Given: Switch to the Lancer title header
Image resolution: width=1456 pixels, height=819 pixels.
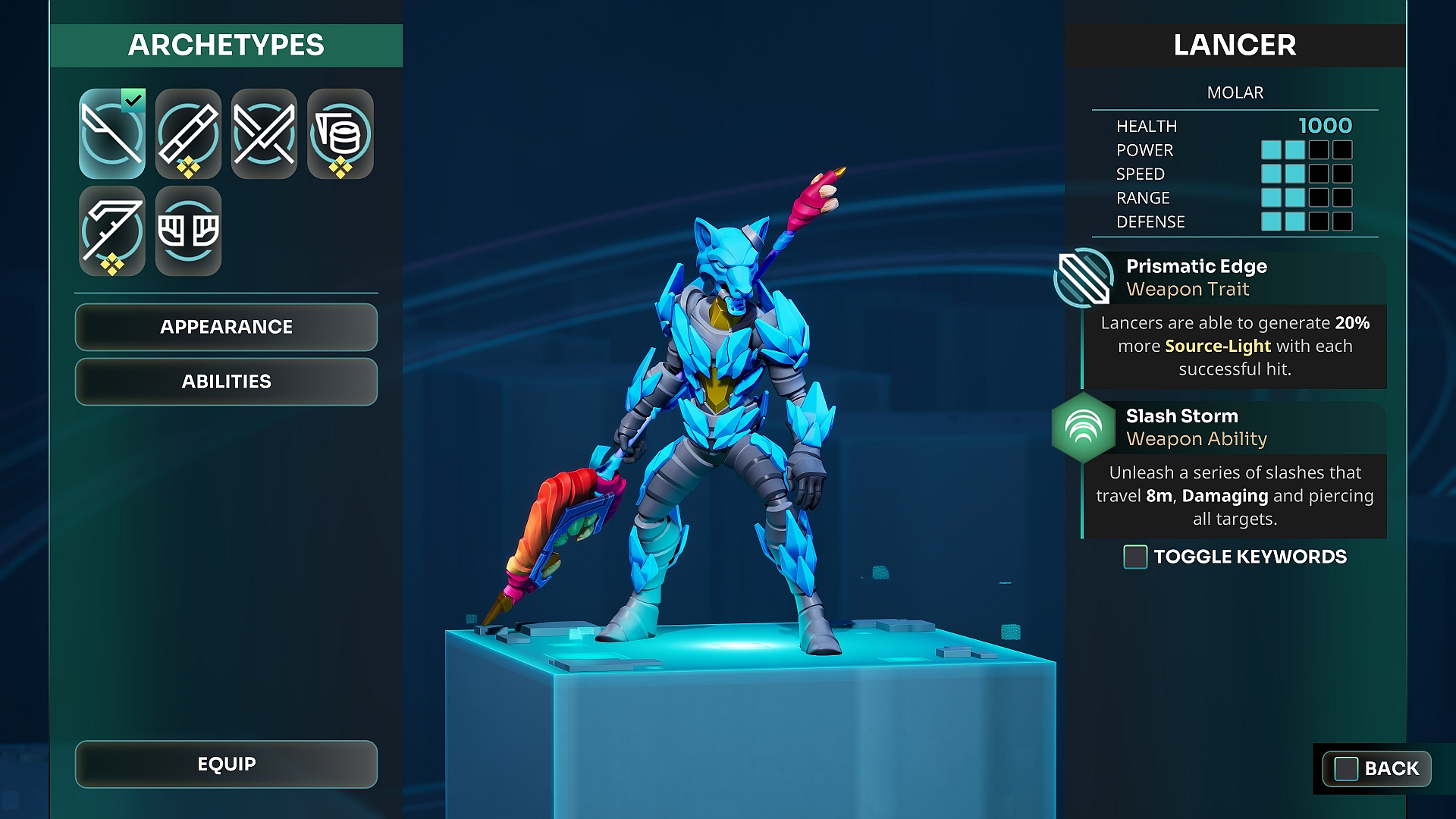Looking at the screenshot, I should 1234,45.
